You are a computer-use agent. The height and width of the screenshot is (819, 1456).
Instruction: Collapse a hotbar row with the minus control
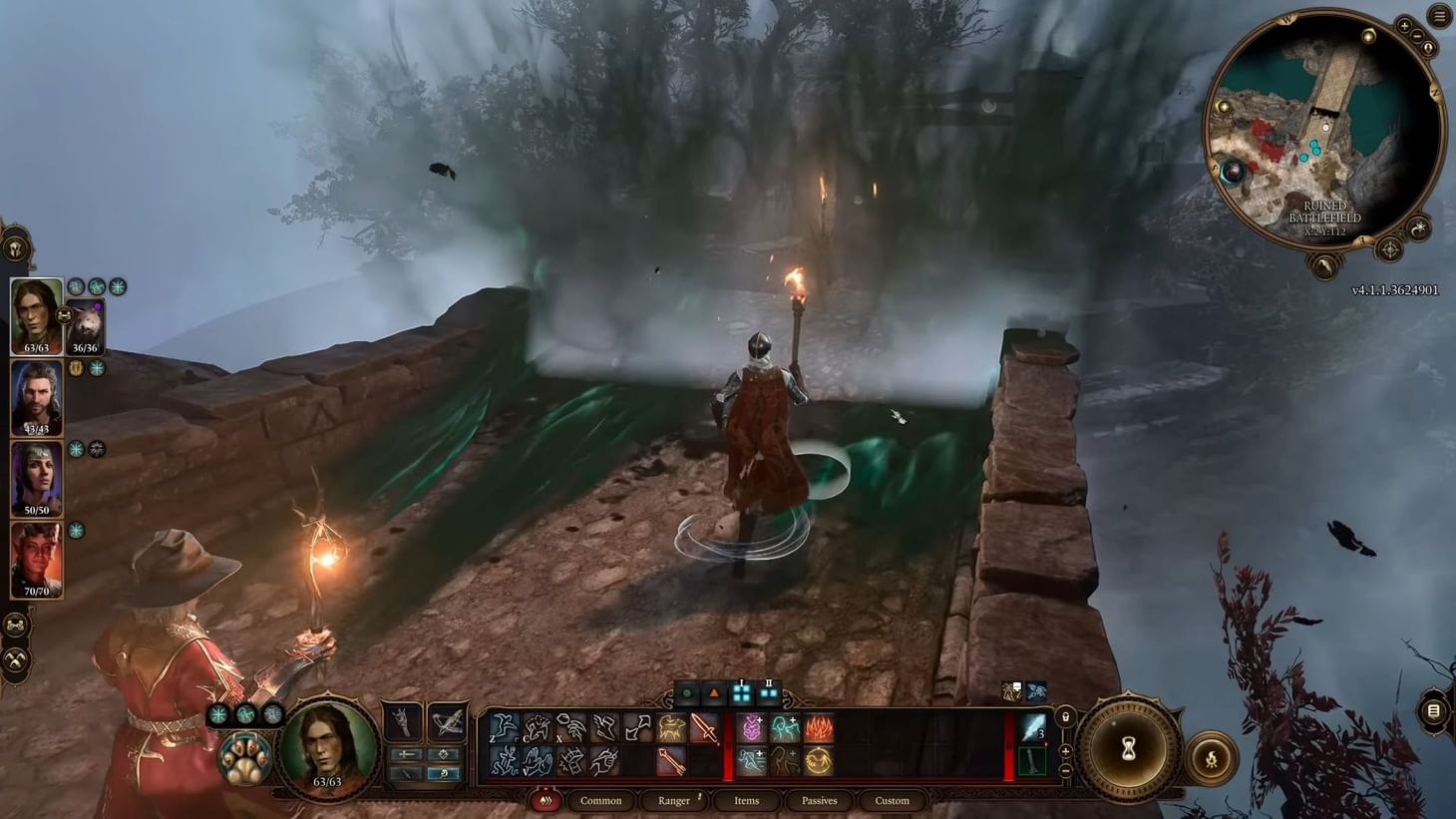pyautogui.click(x=1065, y=768)
